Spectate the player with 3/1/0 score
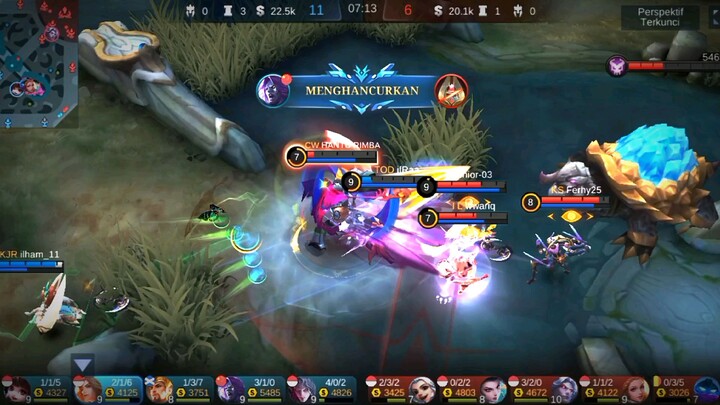The height and width of the screenshot is (405, 720). point(251,389)
